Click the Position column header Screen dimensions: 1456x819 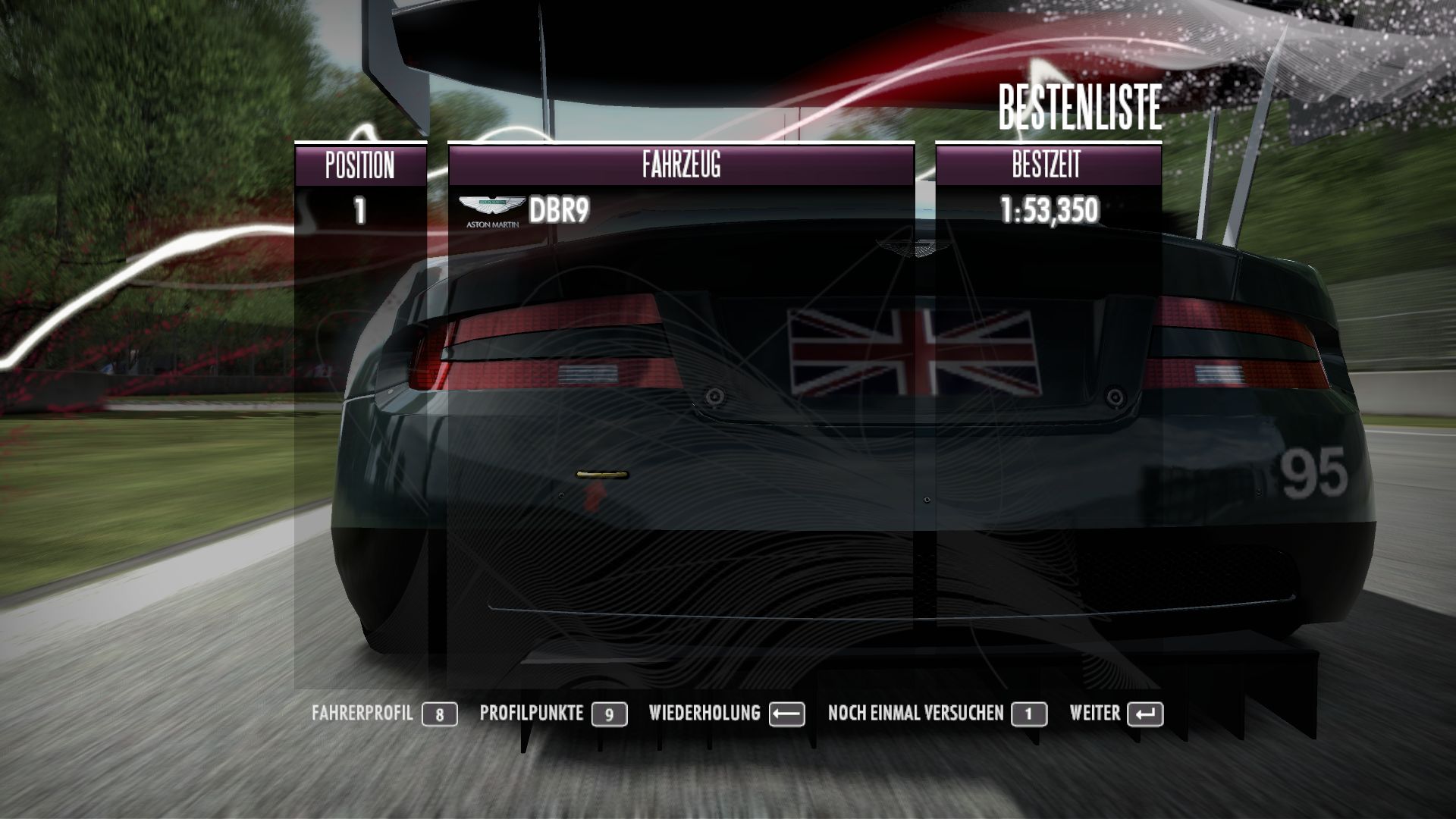[360, 165]
